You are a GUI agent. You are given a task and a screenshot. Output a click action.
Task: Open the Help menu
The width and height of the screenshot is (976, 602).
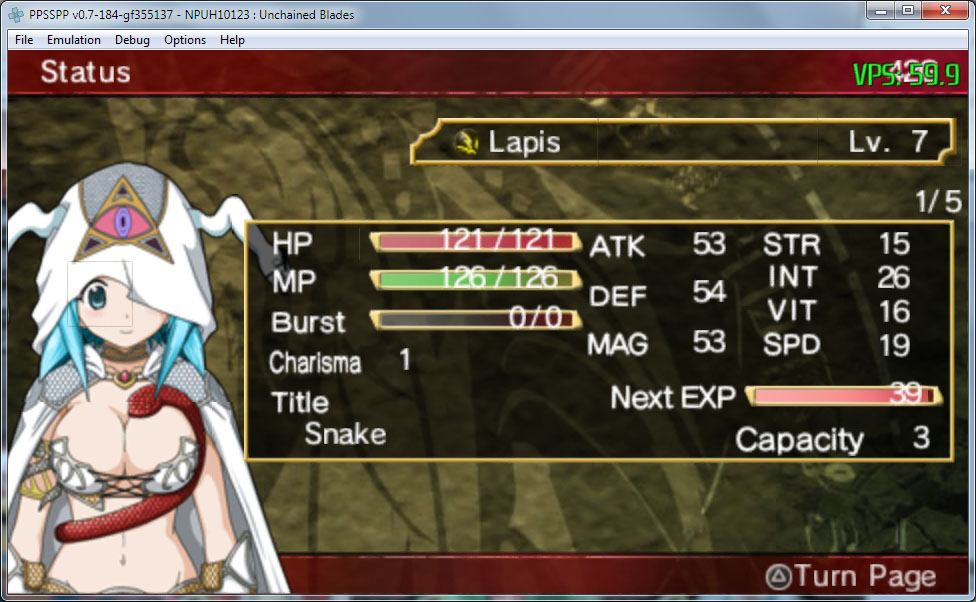(x=232, y=40)
